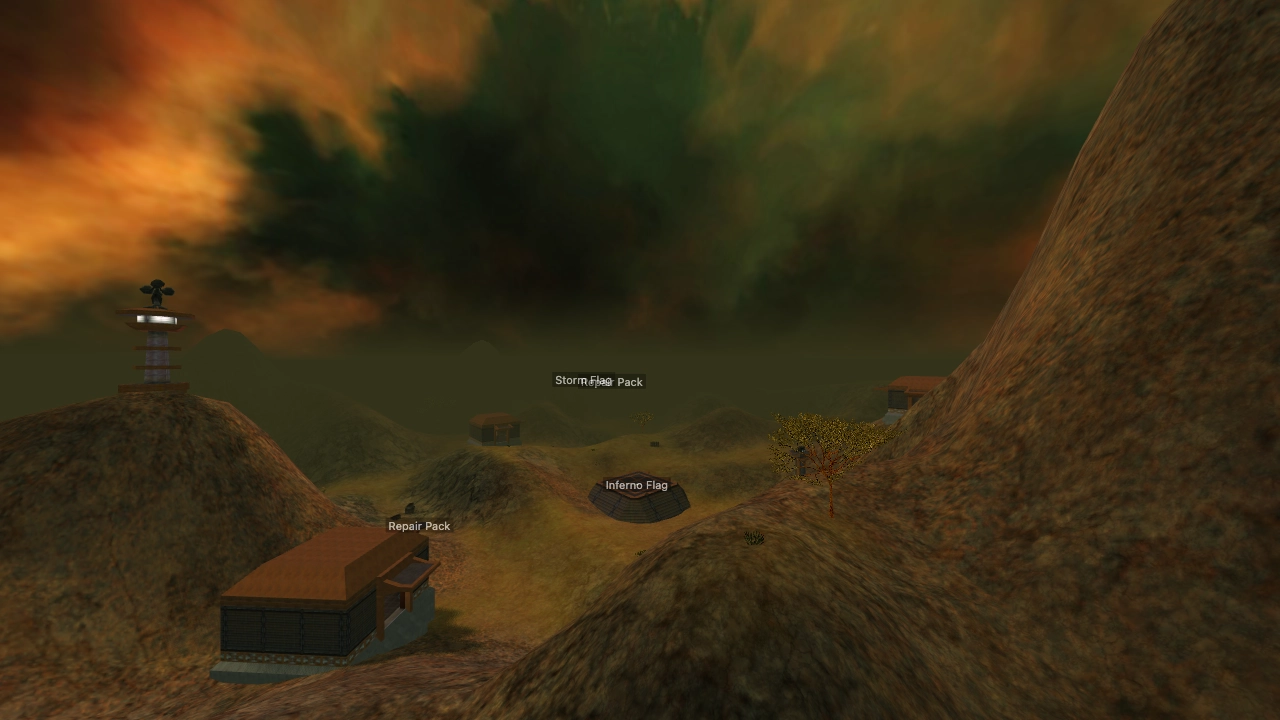Click the Repair Pack label by the left bunker
Screen dimensions: 1280x720
(418, 526)
